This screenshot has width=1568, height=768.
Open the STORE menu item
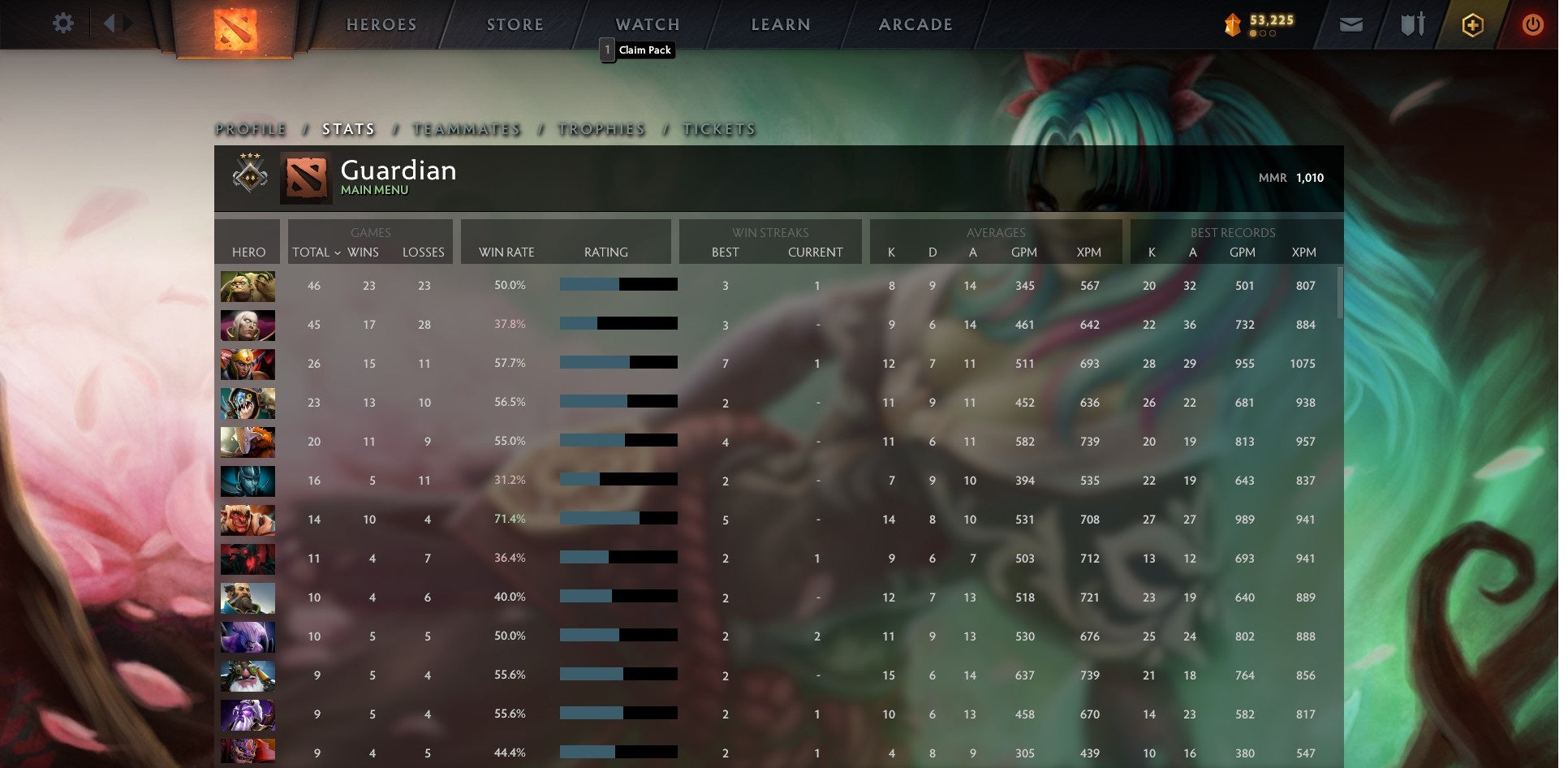(x=515, y=24)
